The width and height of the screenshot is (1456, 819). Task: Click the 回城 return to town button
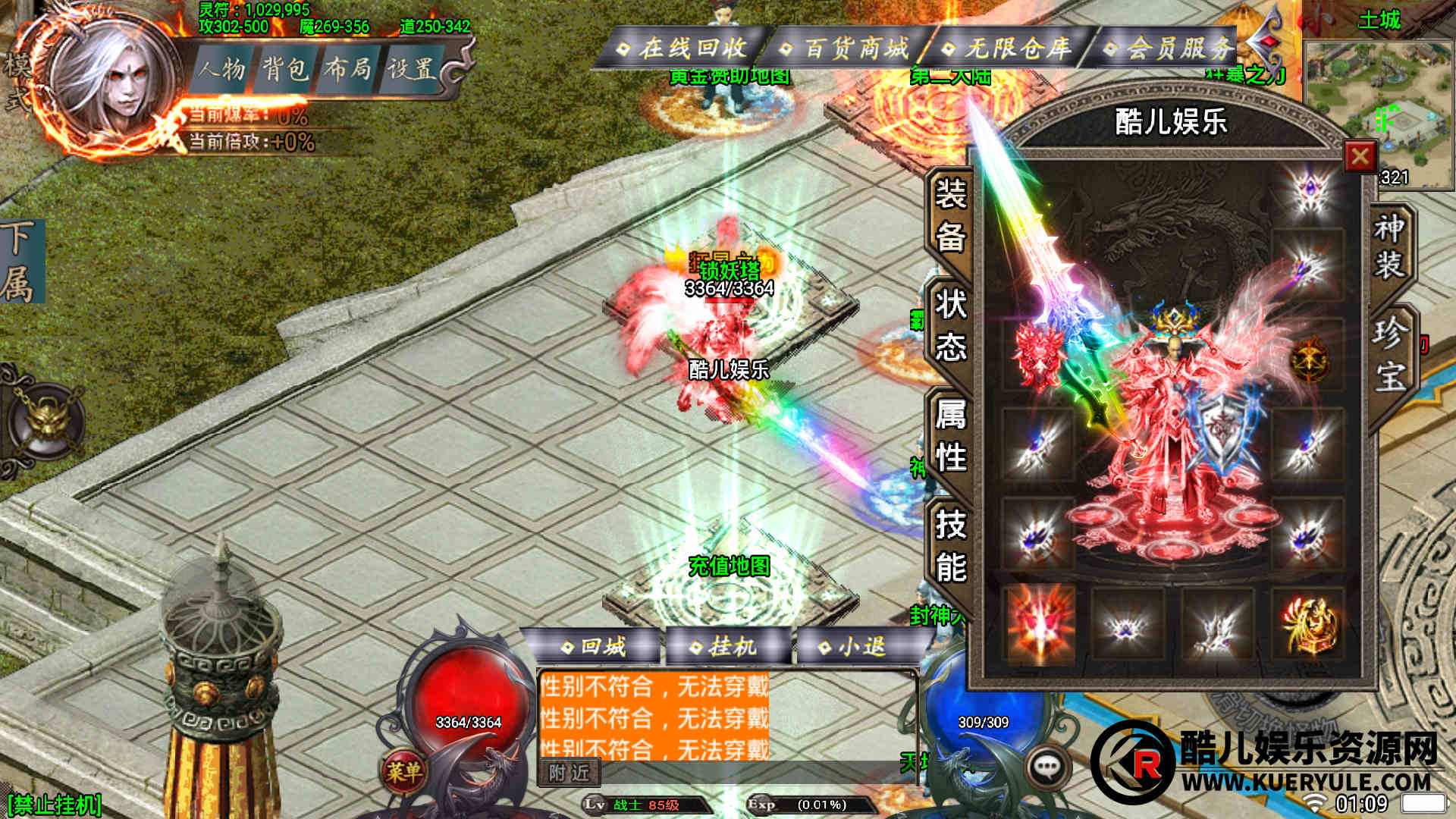595,647
